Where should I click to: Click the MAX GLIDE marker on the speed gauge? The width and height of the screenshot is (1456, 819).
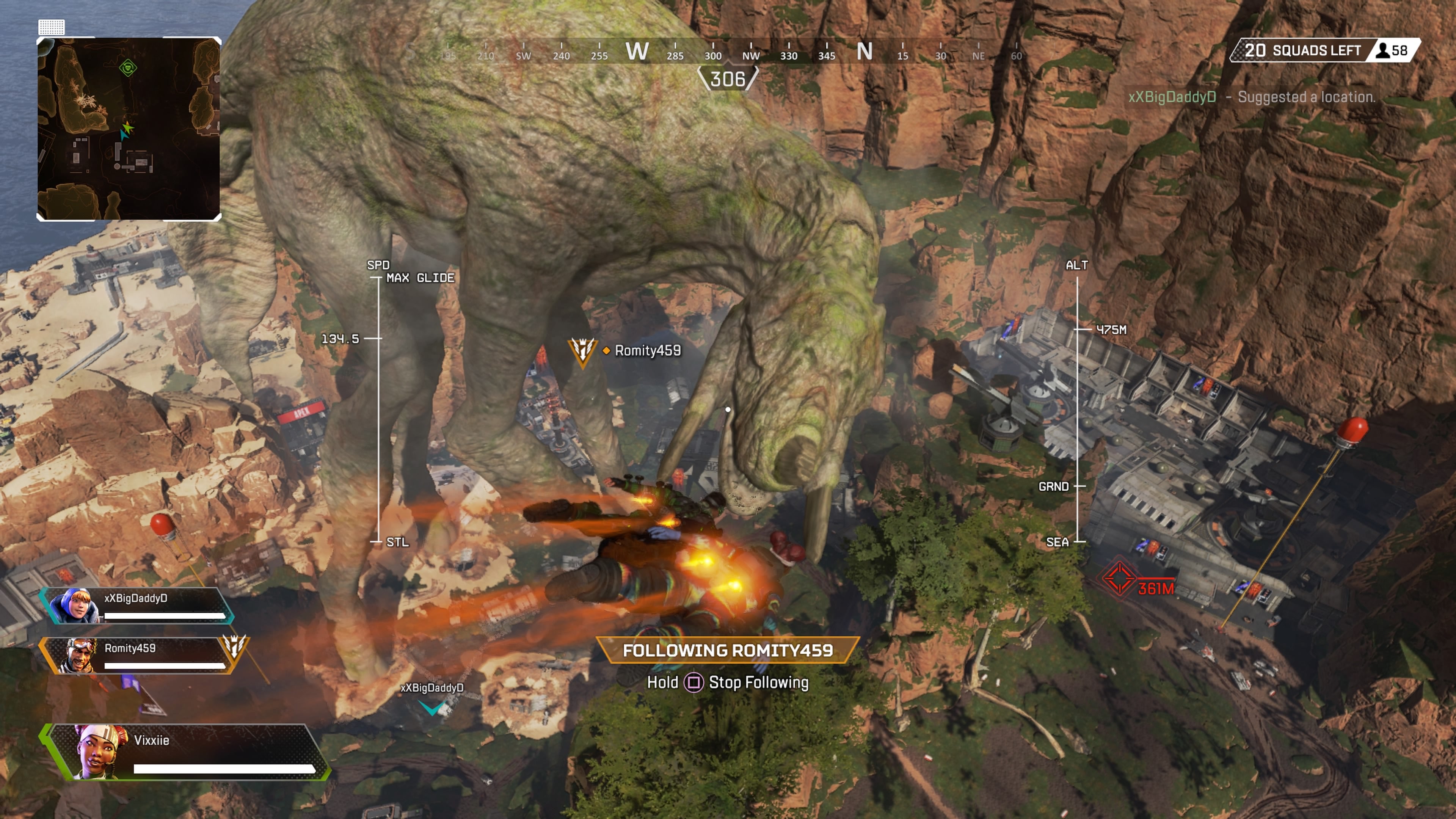click(420, 278)
